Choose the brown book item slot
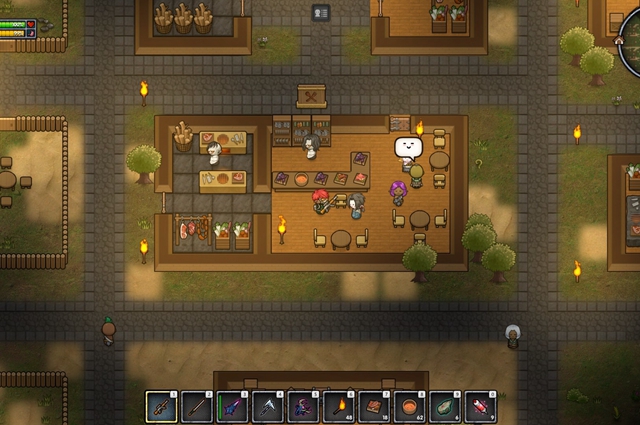This screenshot has width=640, height=425. [374, 406]
